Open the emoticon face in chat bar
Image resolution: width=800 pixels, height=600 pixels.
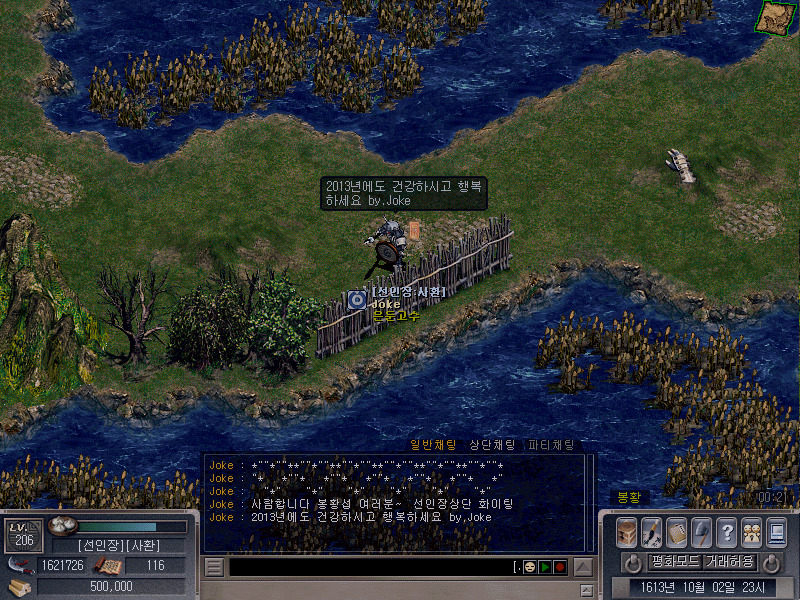[530, 567]
